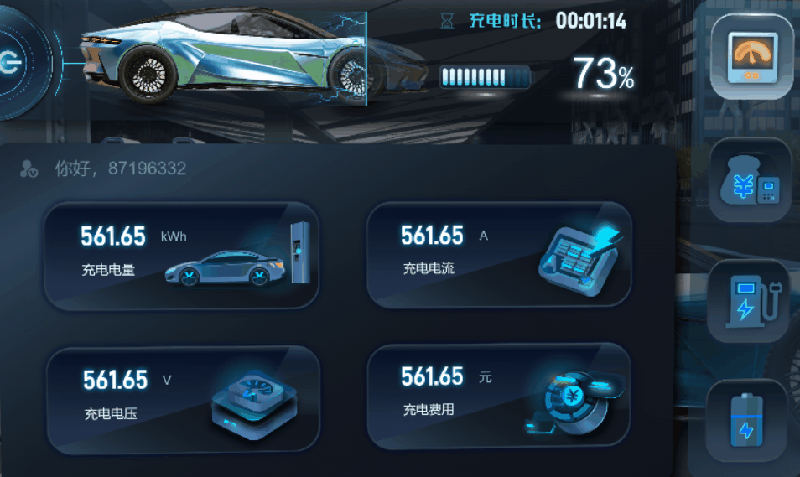800x477 pixels.
Task: Select the charging station tab
Action: 751,300
